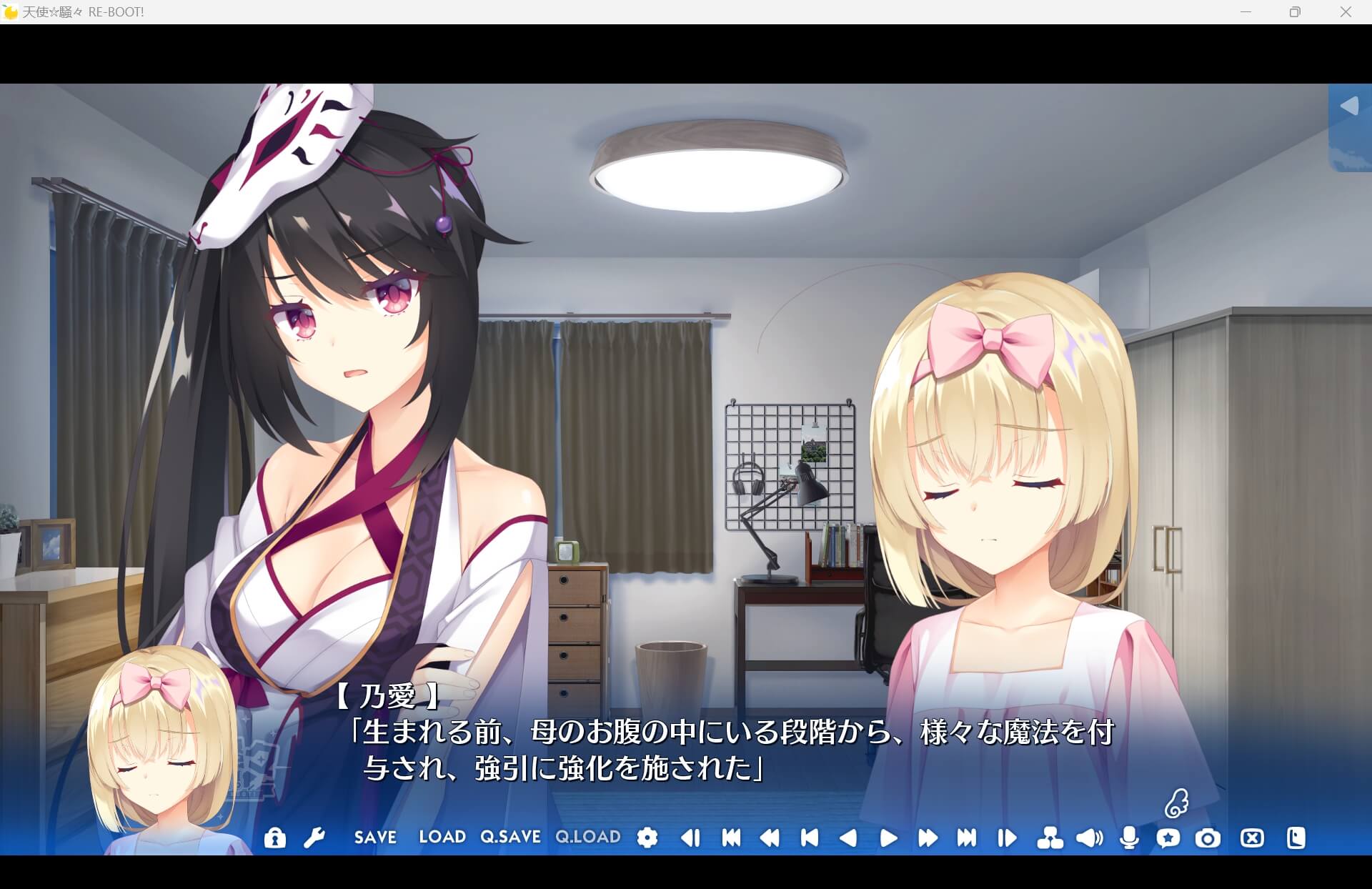Open the message backlog speech bubble icon
Viewport: 1372px width, 889px height.
point(1169,838)
